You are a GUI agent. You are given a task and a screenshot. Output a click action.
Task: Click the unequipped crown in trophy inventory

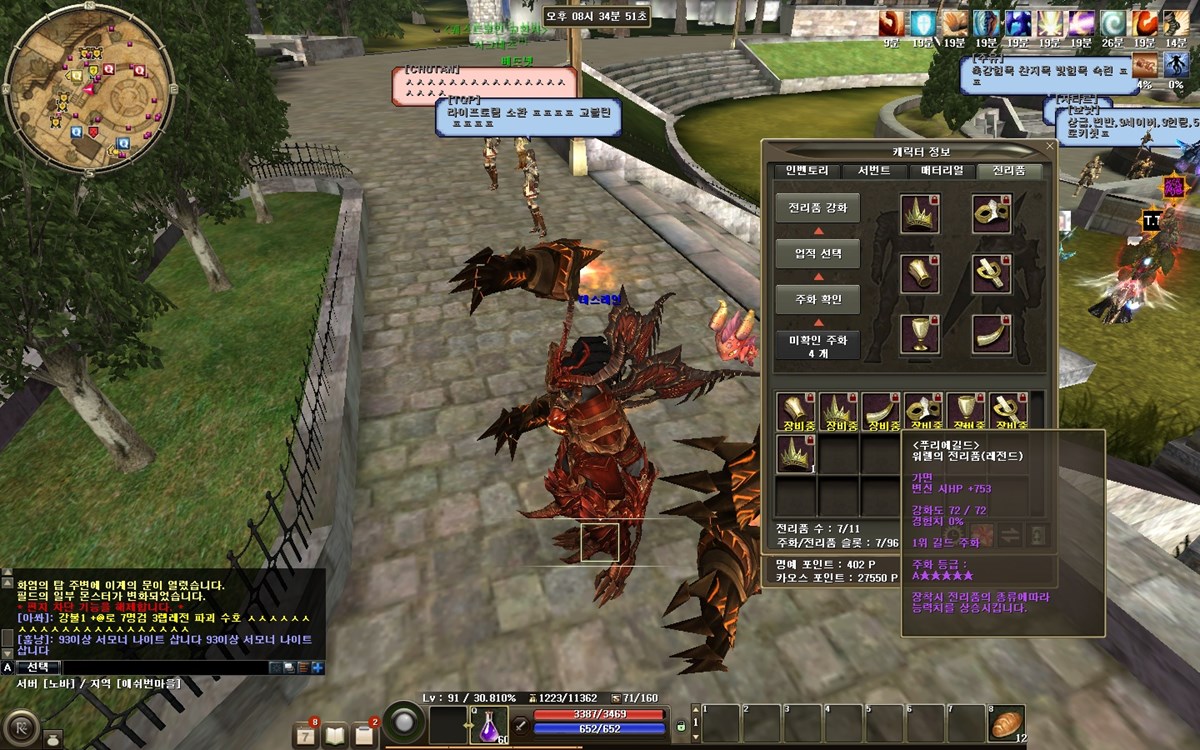(796, 452)
